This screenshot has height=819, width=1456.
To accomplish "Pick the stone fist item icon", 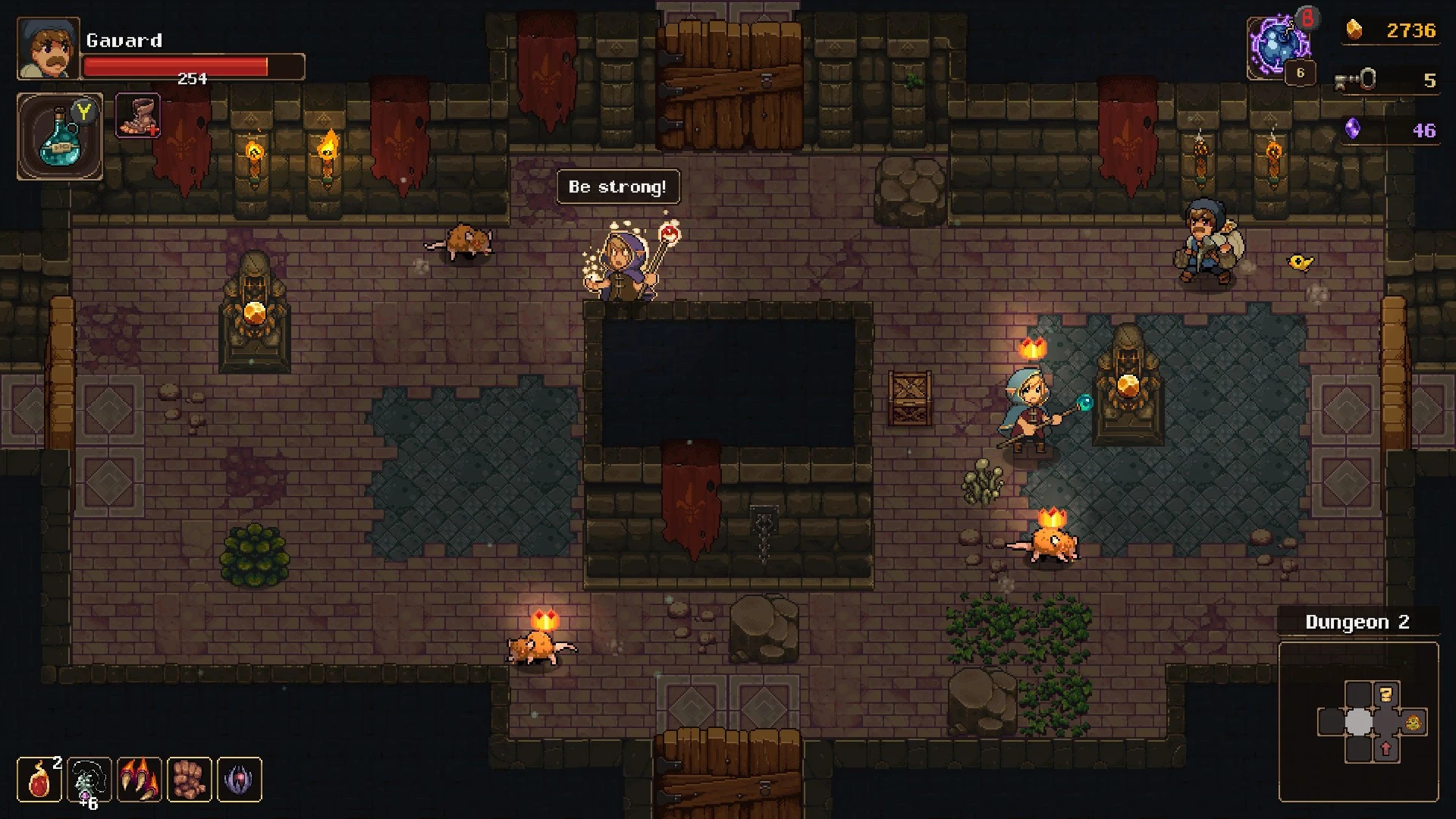I will pyautogui.click(x=189, y=779).
